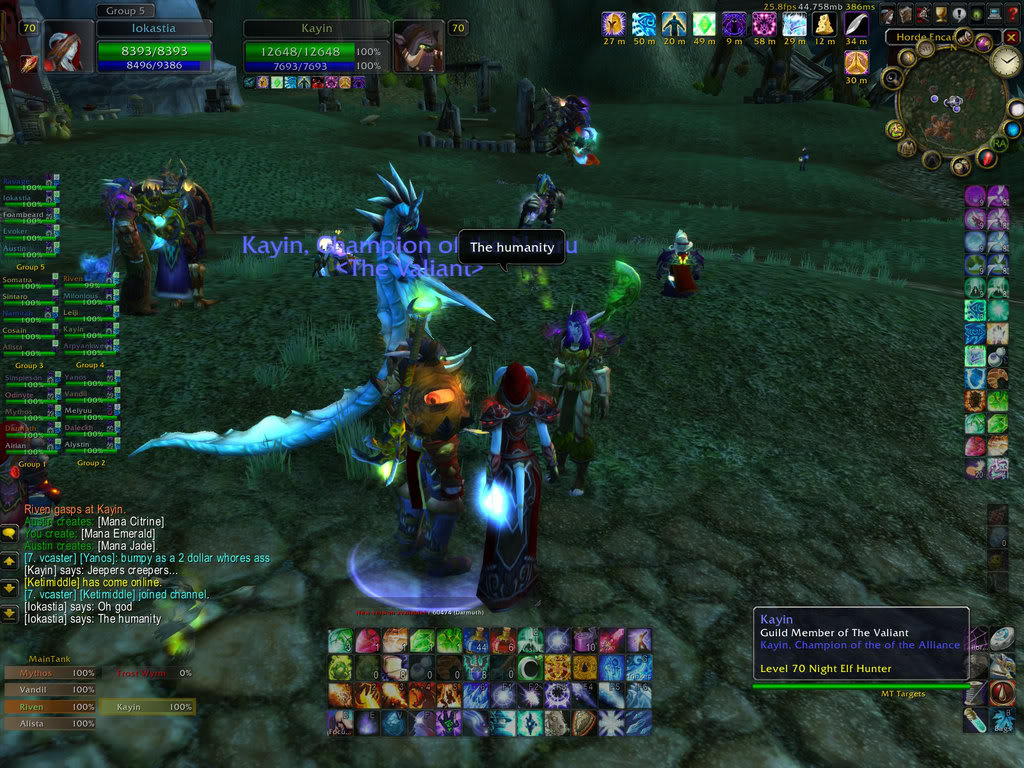Screen dimensions: 1024x768
Task: Close the minimap zone header with X
Action: [x=1011, y=37]
